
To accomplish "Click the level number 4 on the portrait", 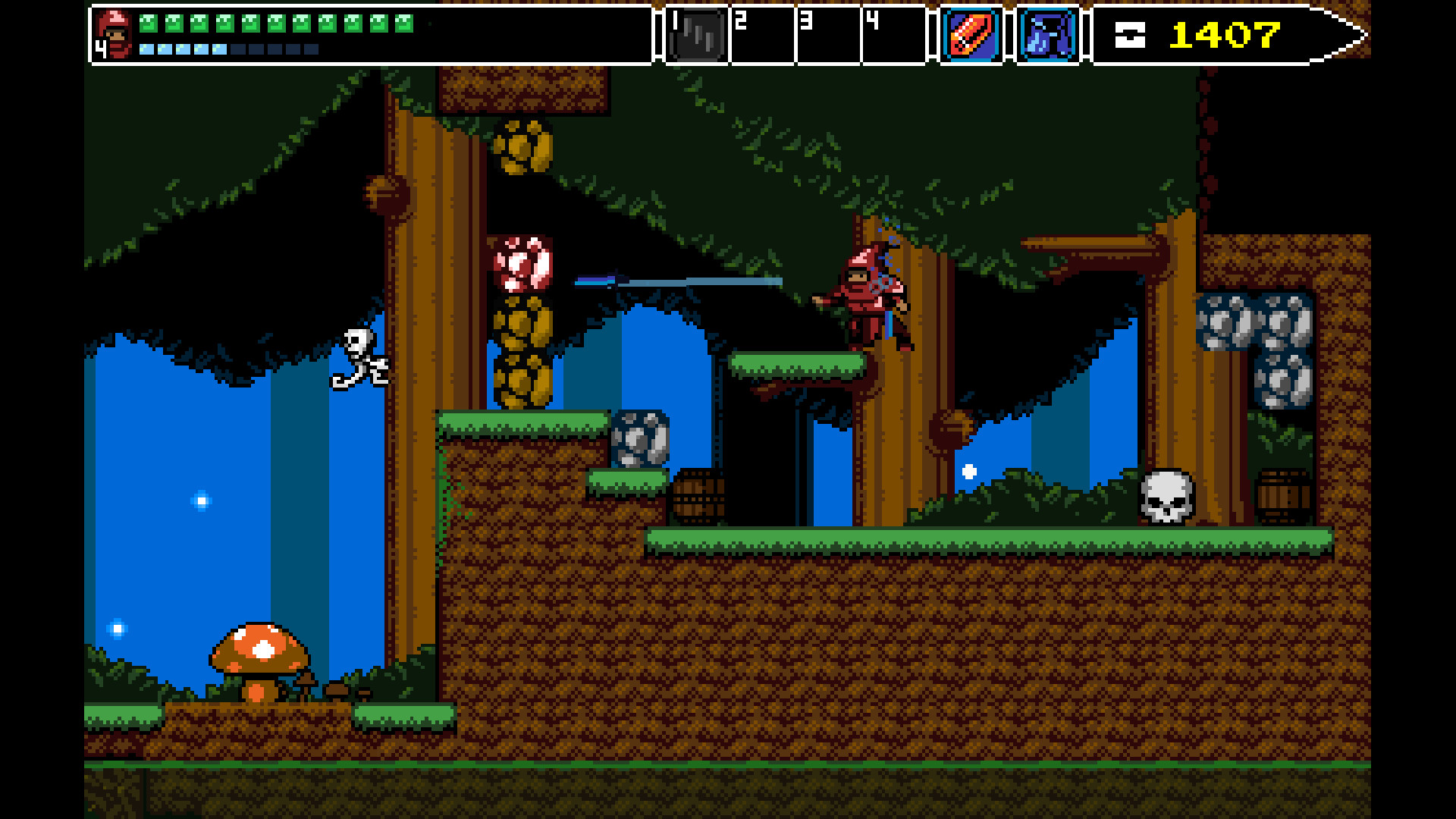I will [x=99, y=50].
